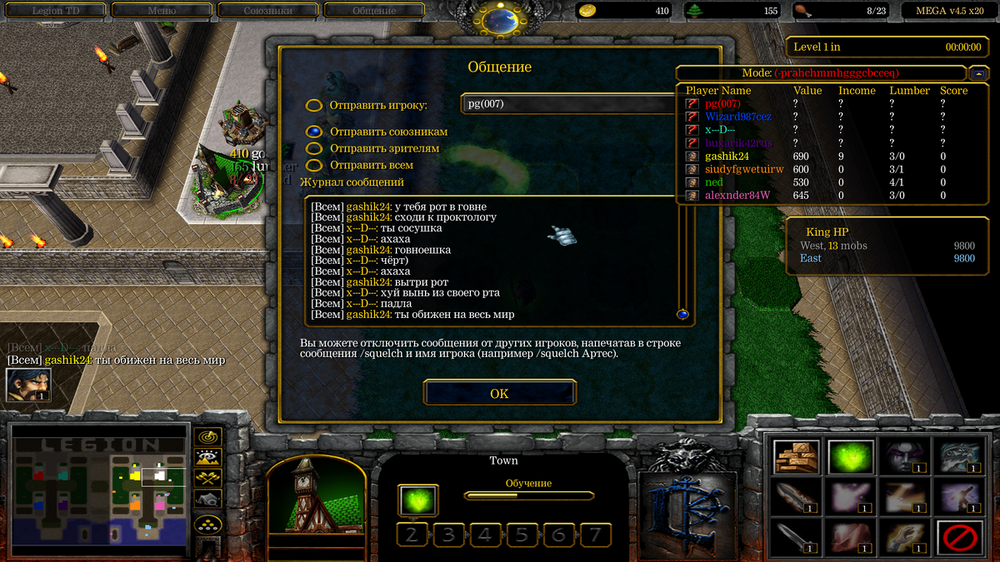Click the formation movement toggle button
The width and height of the screenshot is (1000, 562).
pos(208,524)
